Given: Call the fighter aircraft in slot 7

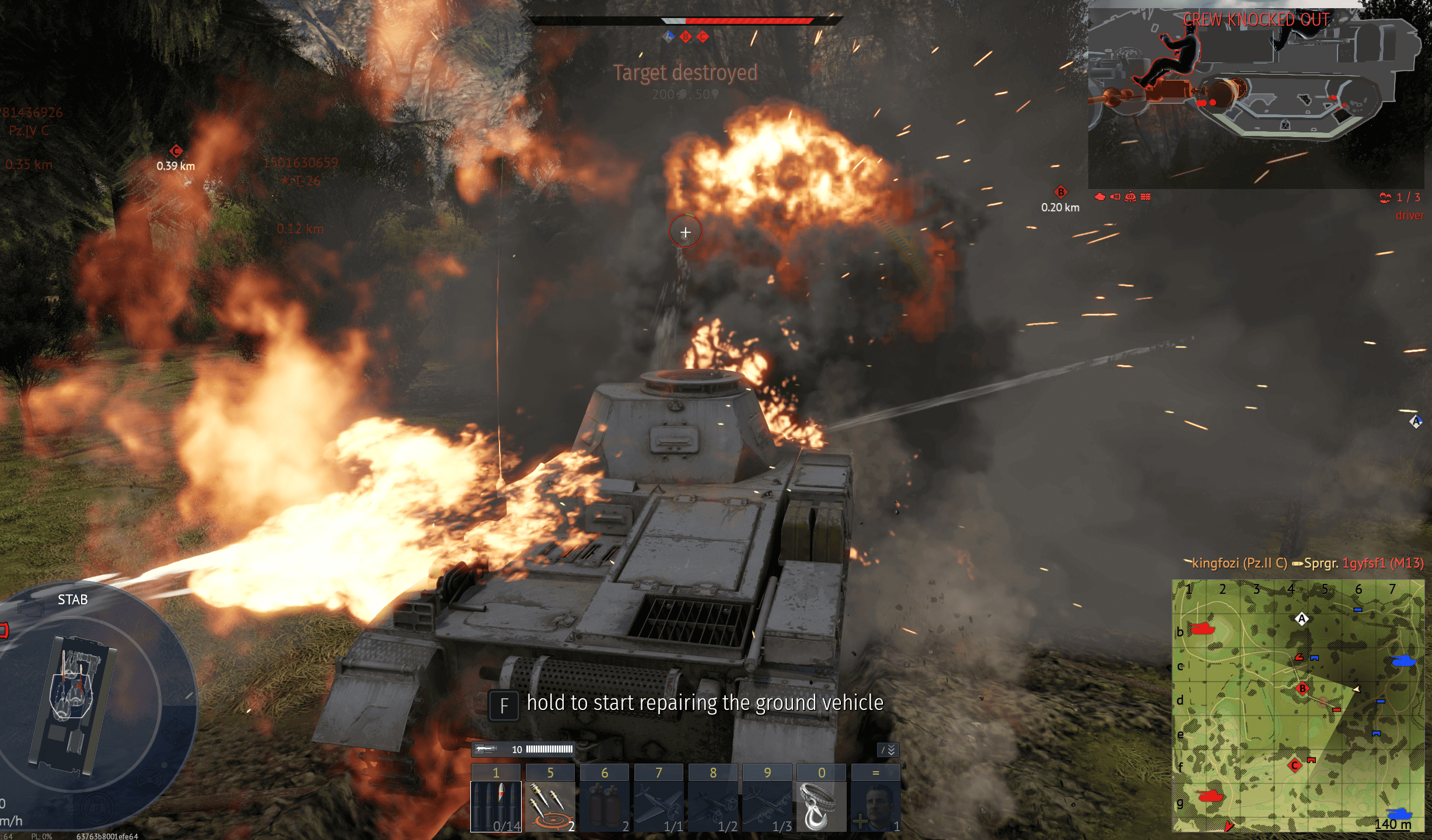Looking at the screenshot, I should 658,805.
